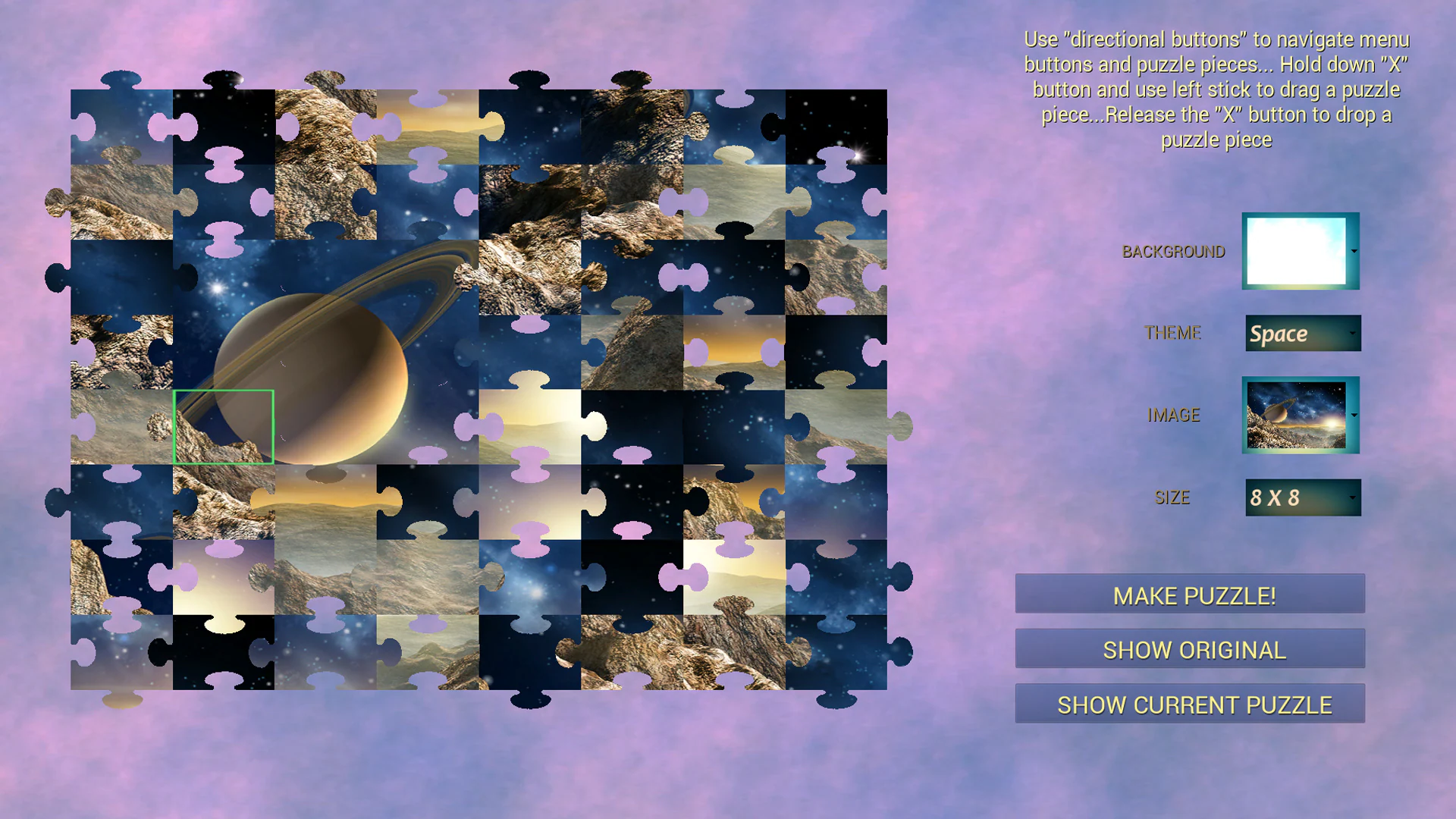Click the SIZE text label

point(1172,497)
